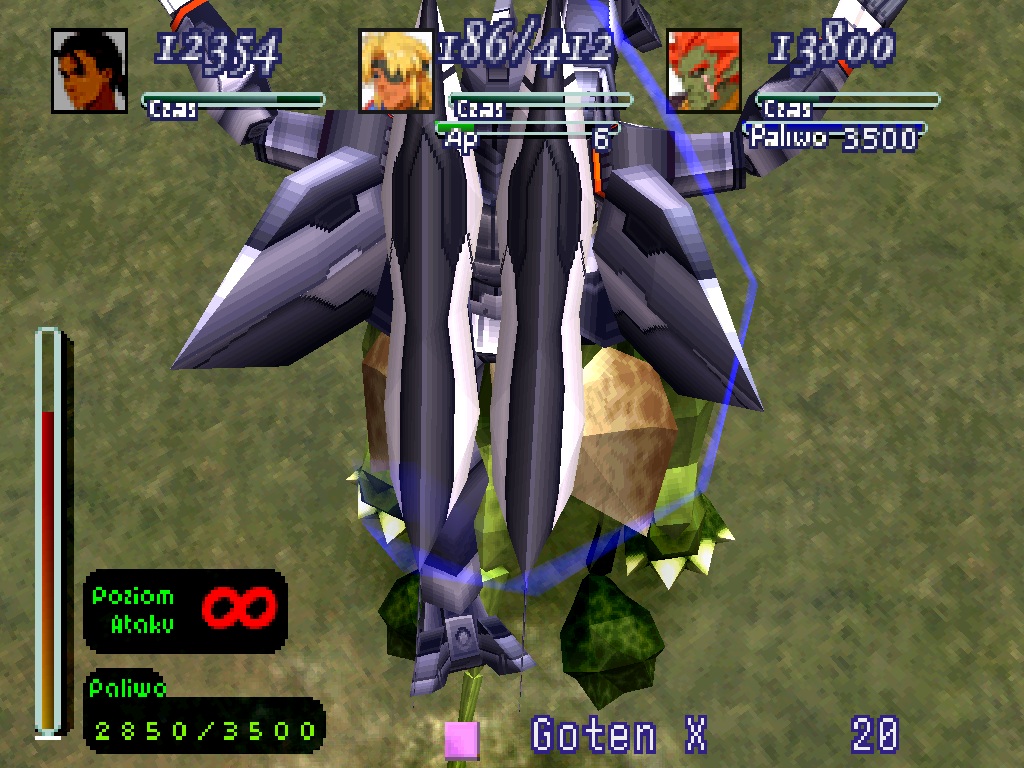This screenshot has height=768, width=1024.
Task: Choose the Goten X attack entry
Action: pos(619,736)
